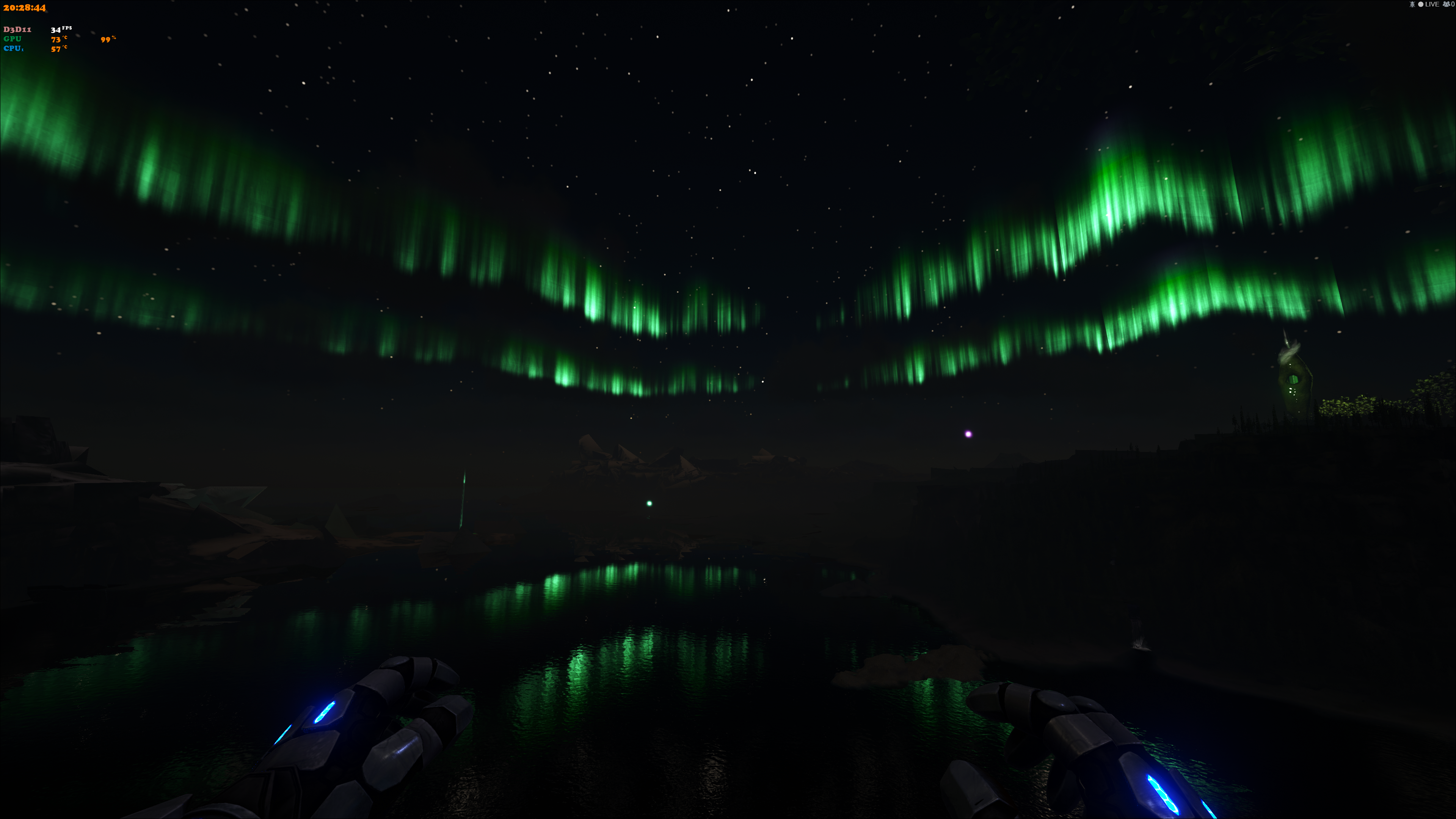Toggle the muted microphone icon in broadcast overlay

coord(1412,5)
